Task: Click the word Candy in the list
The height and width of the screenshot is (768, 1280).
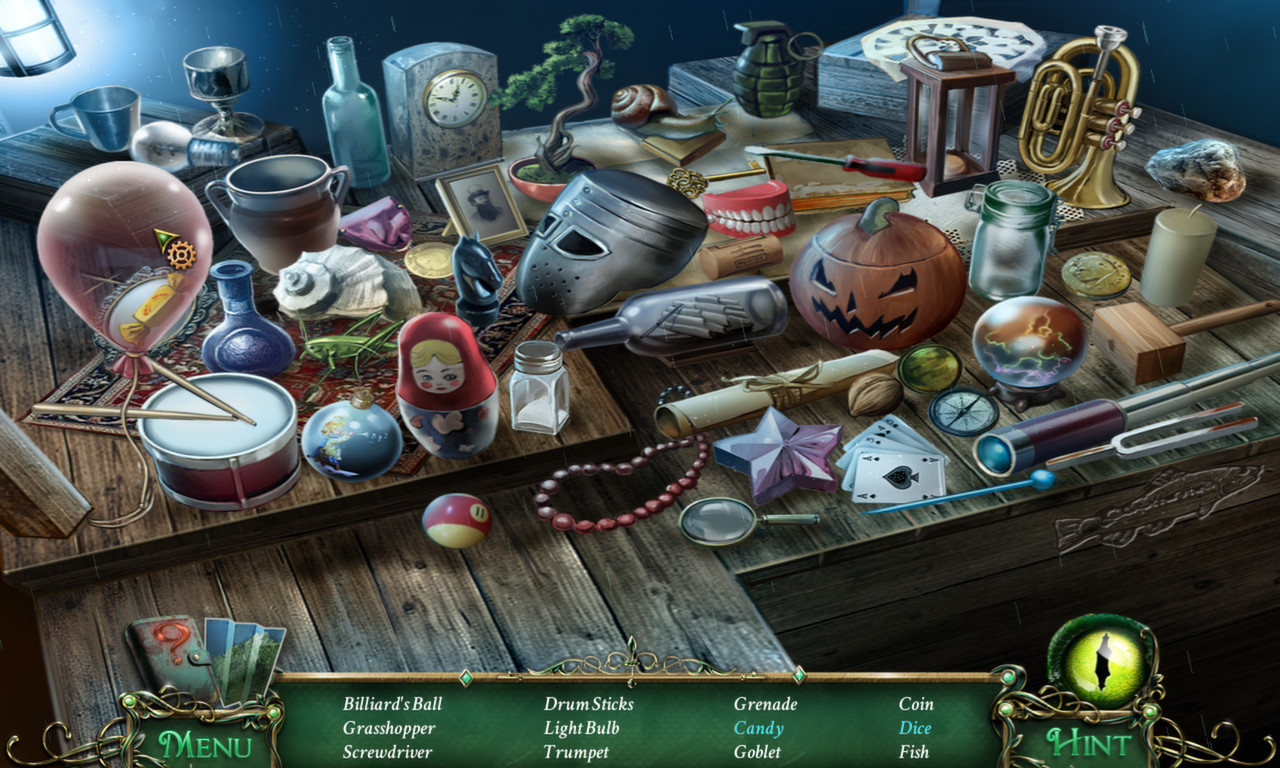Action: coord(758,728)
